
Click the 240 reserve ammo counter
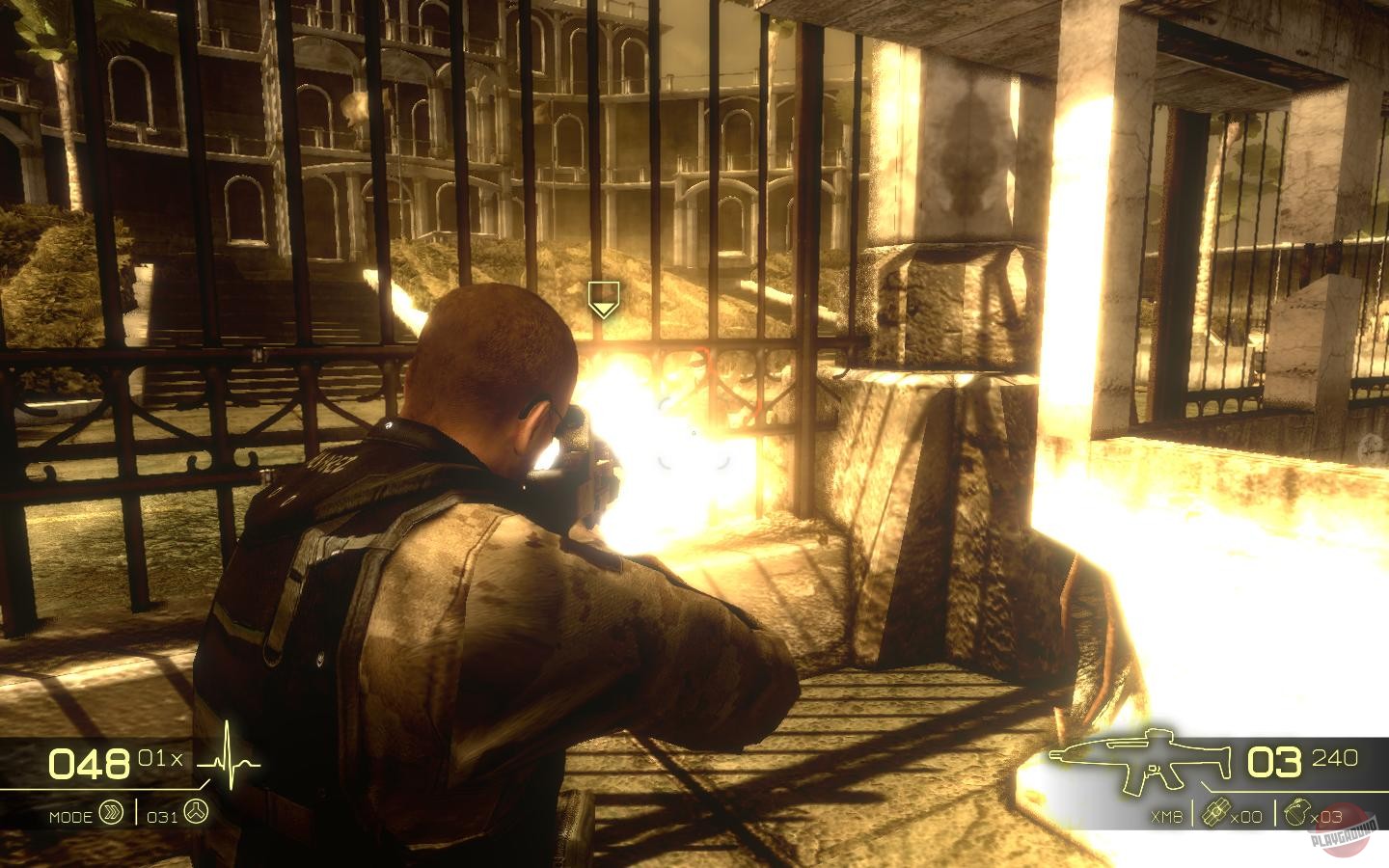tap(1333, 758)
